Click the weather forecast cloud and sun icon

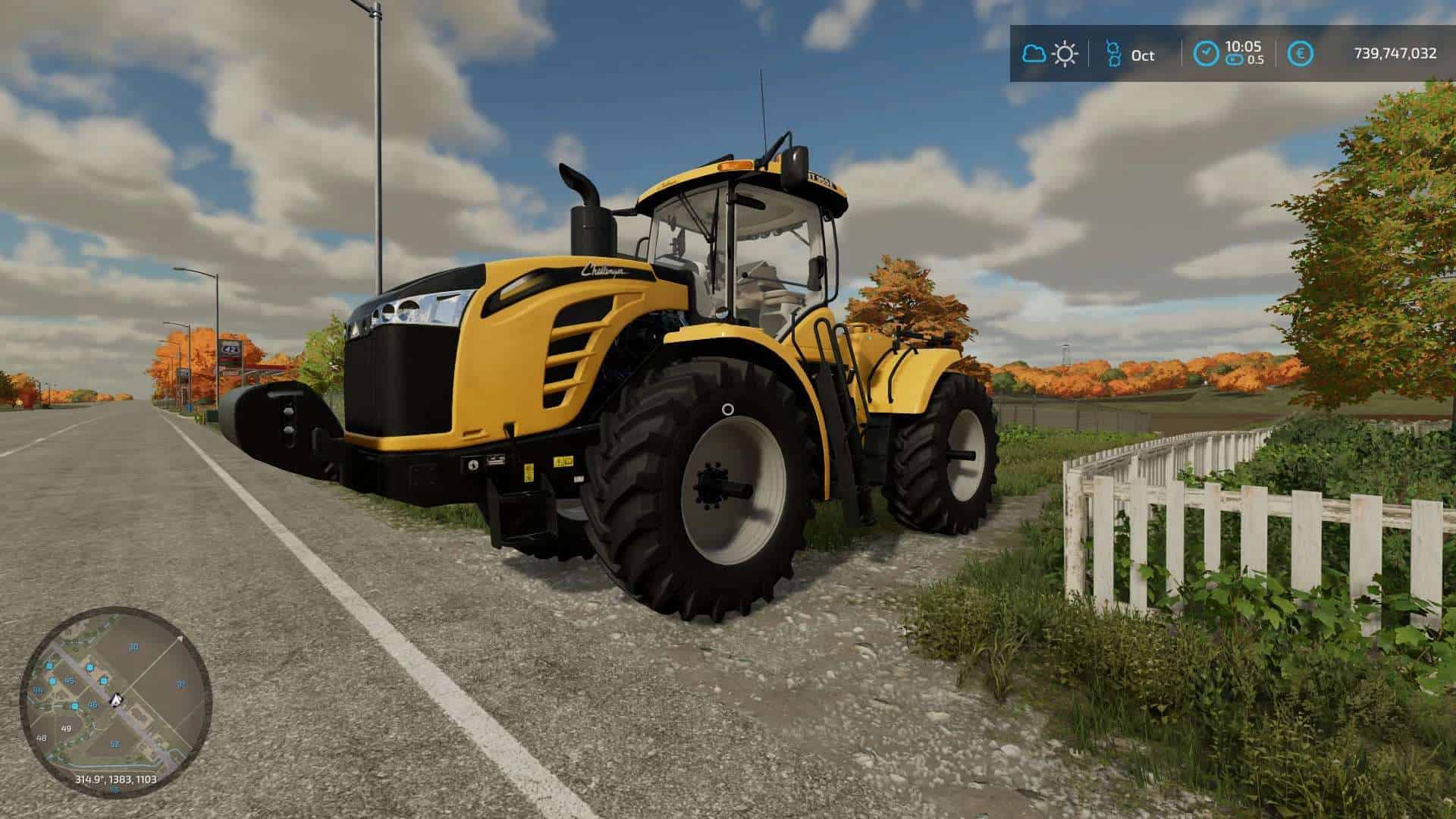click(x=1050, y=54)
